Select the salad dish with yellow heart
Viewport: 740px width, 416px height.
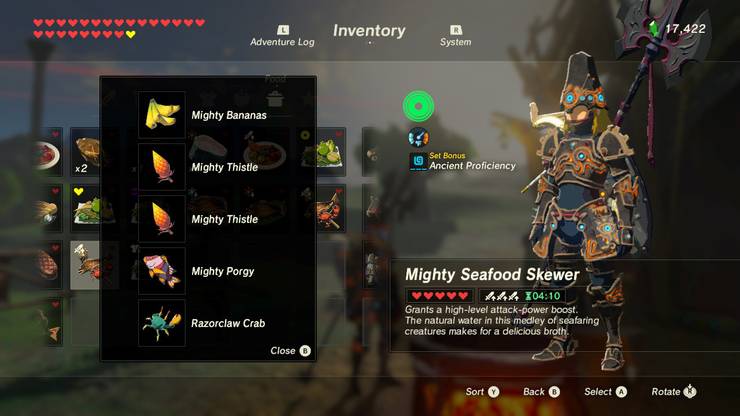(x=88, y=207)
